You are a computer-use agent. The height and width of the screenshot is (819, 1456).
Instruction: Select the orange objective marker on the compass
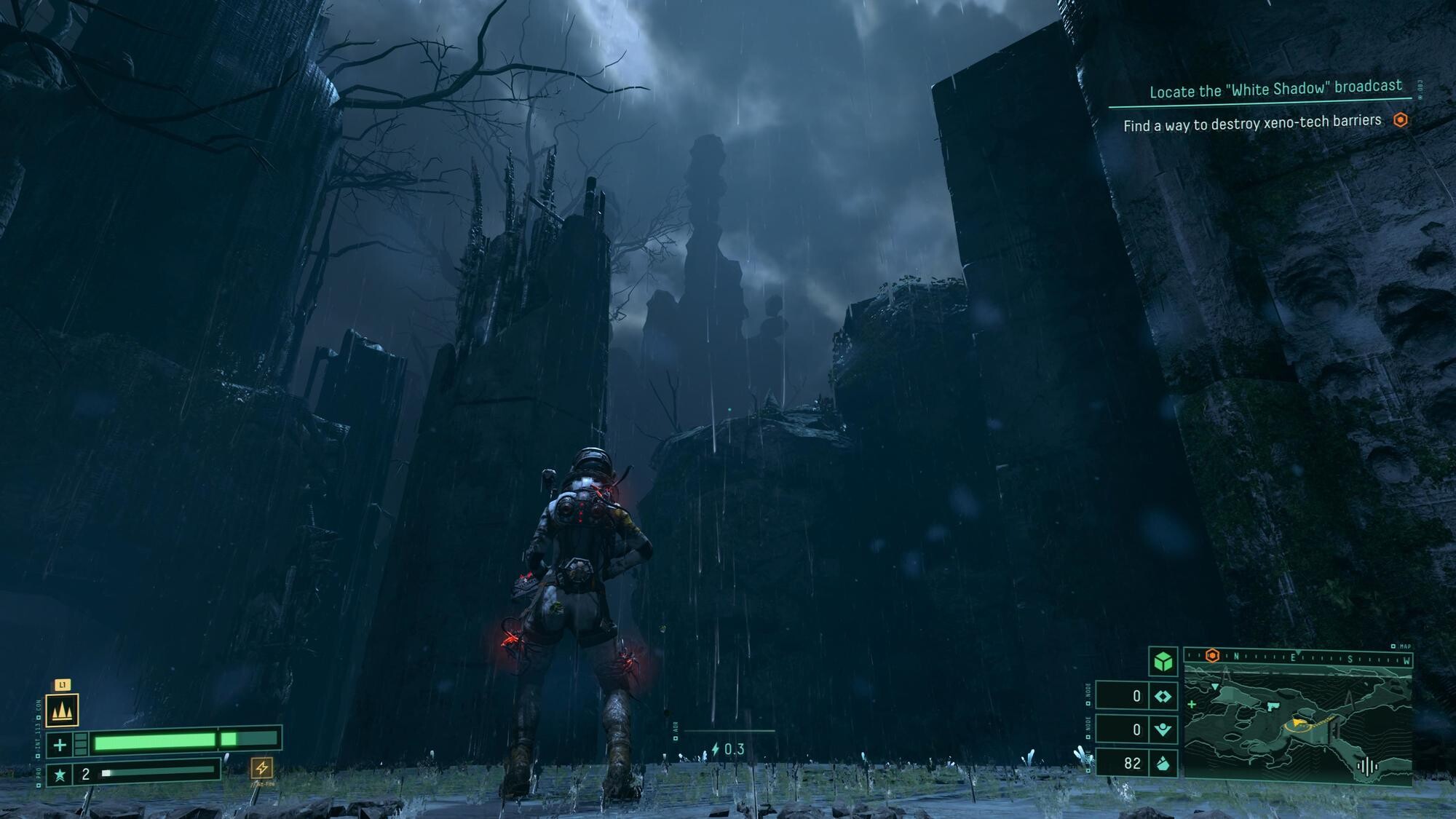pyautogui.click(x=1212, y=656)
